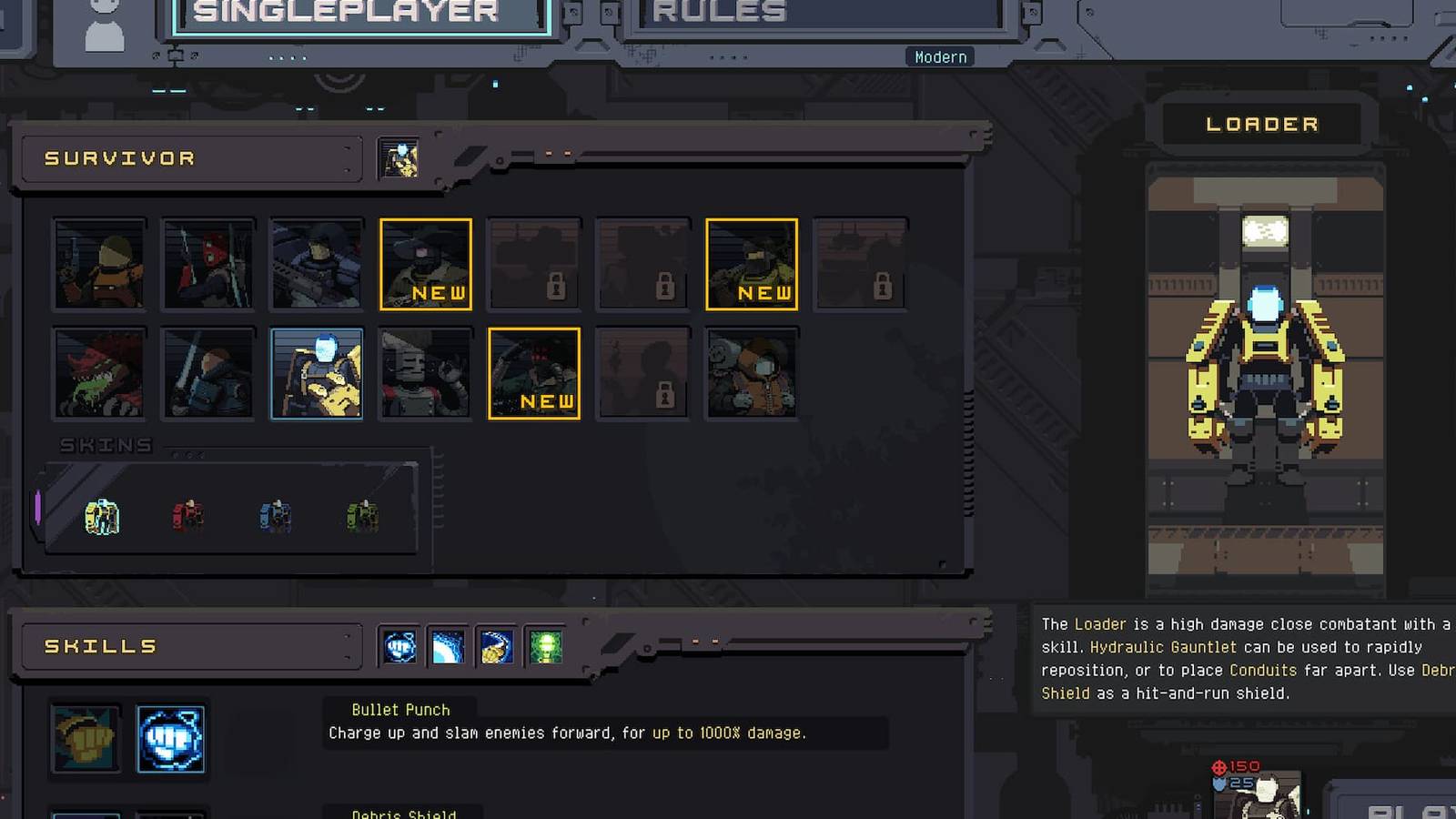Screen dimensions: 1456x819
Task: Select the Conduit skill icon in the loadout bar
Action: (448, 647)
